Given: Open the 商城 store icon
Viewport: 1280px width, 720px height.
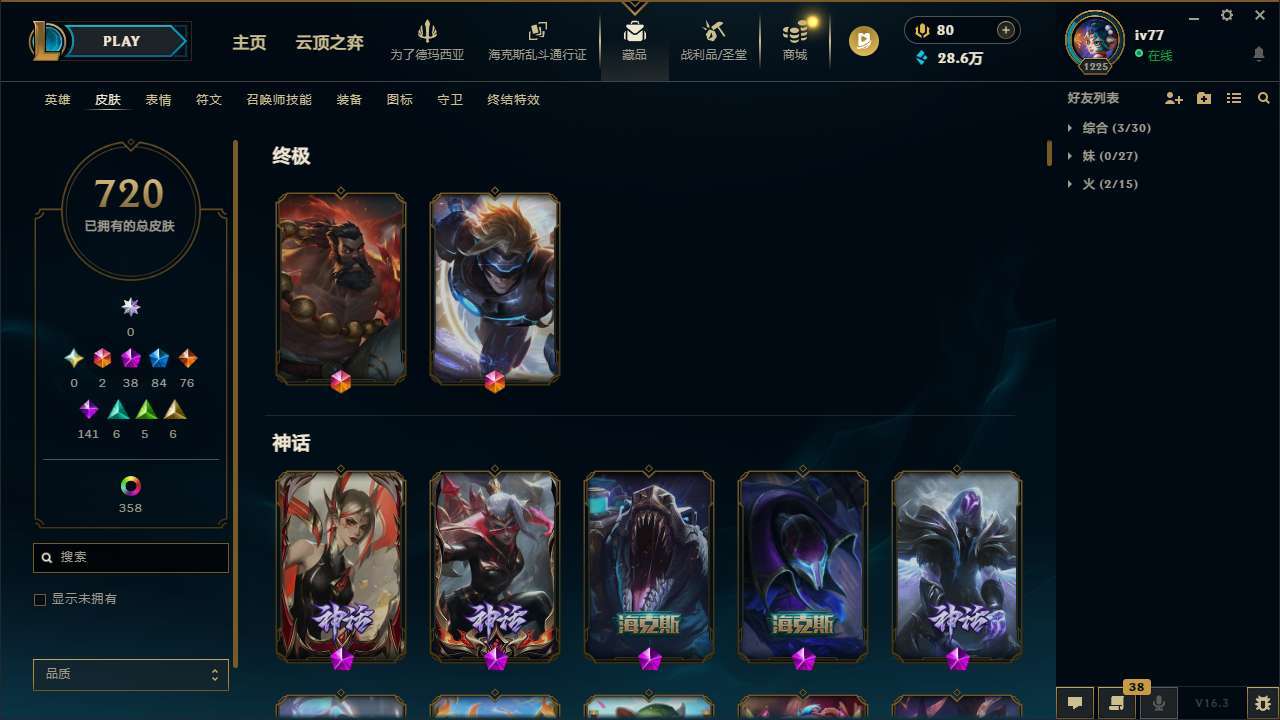Looking at the screenshot, I should click(794, 40).
